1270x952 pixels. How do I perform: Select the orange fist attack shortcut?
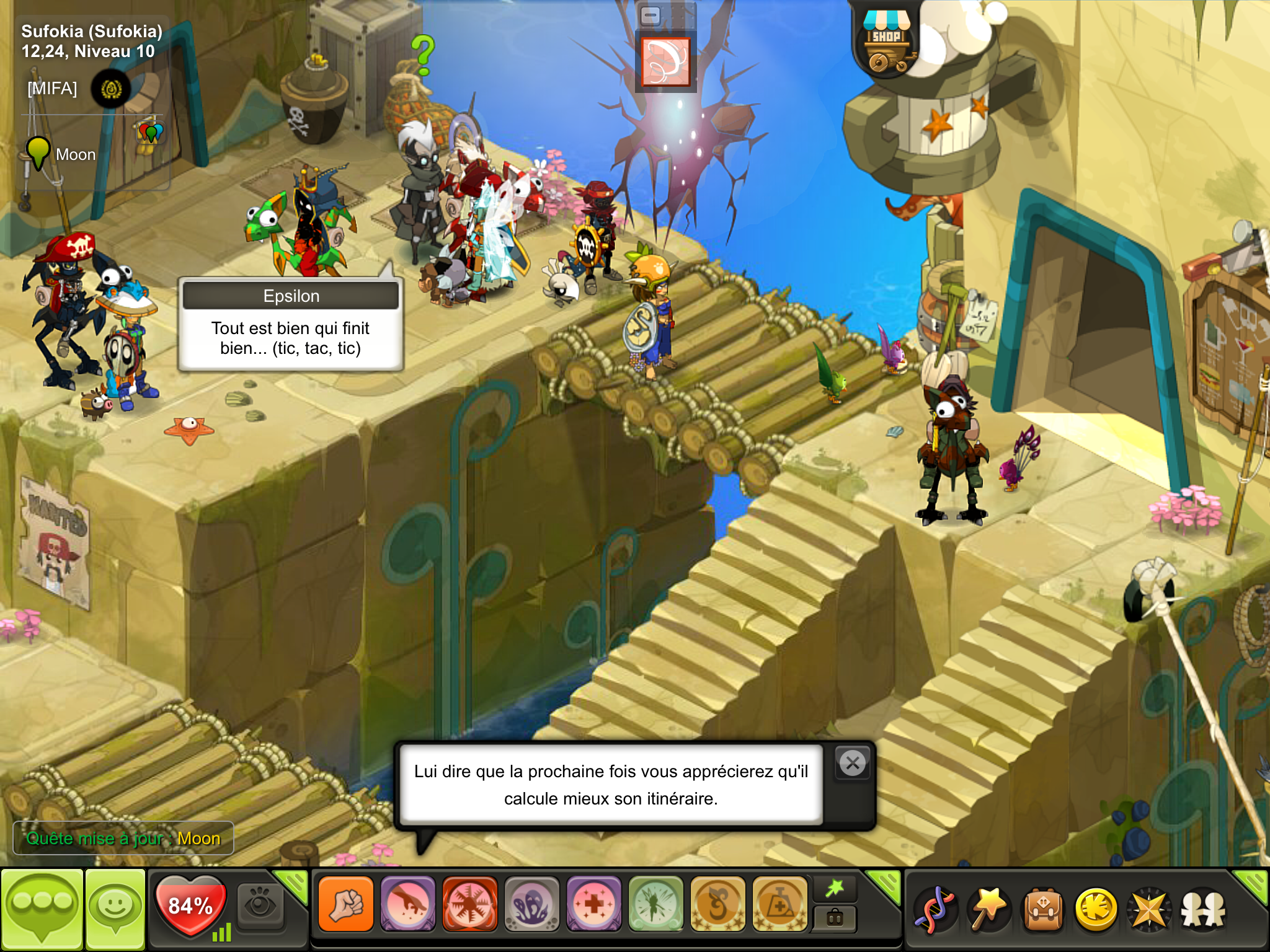pyautogui.click(x=346, y=904)
